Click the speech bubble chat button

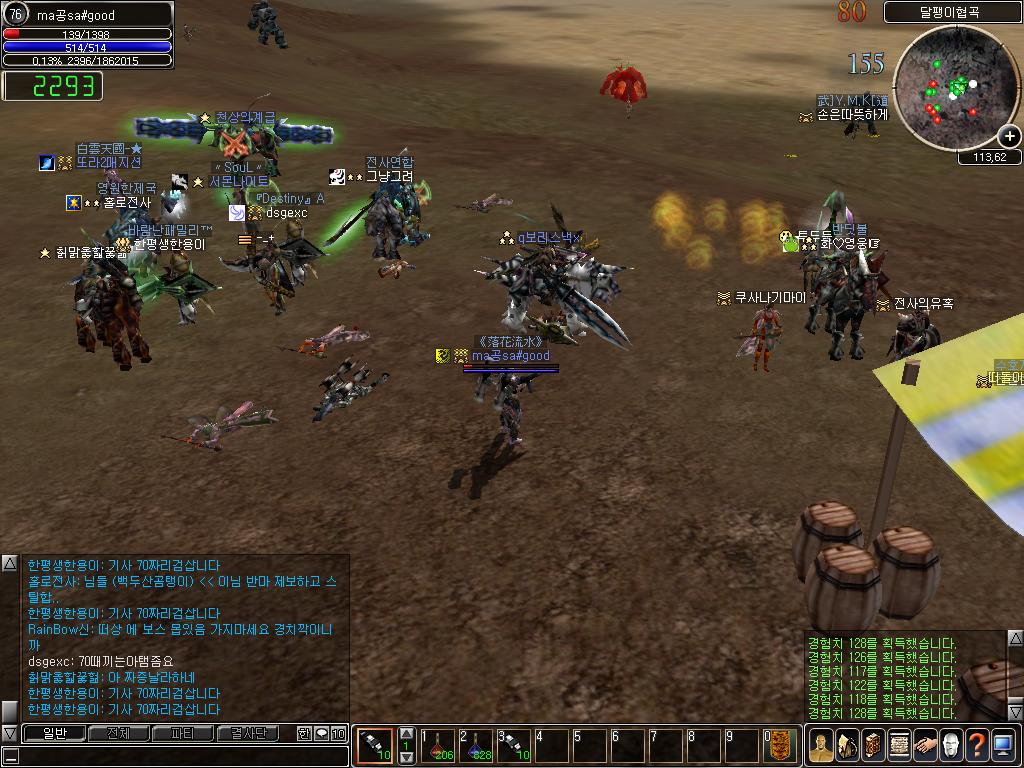point(321,733)
